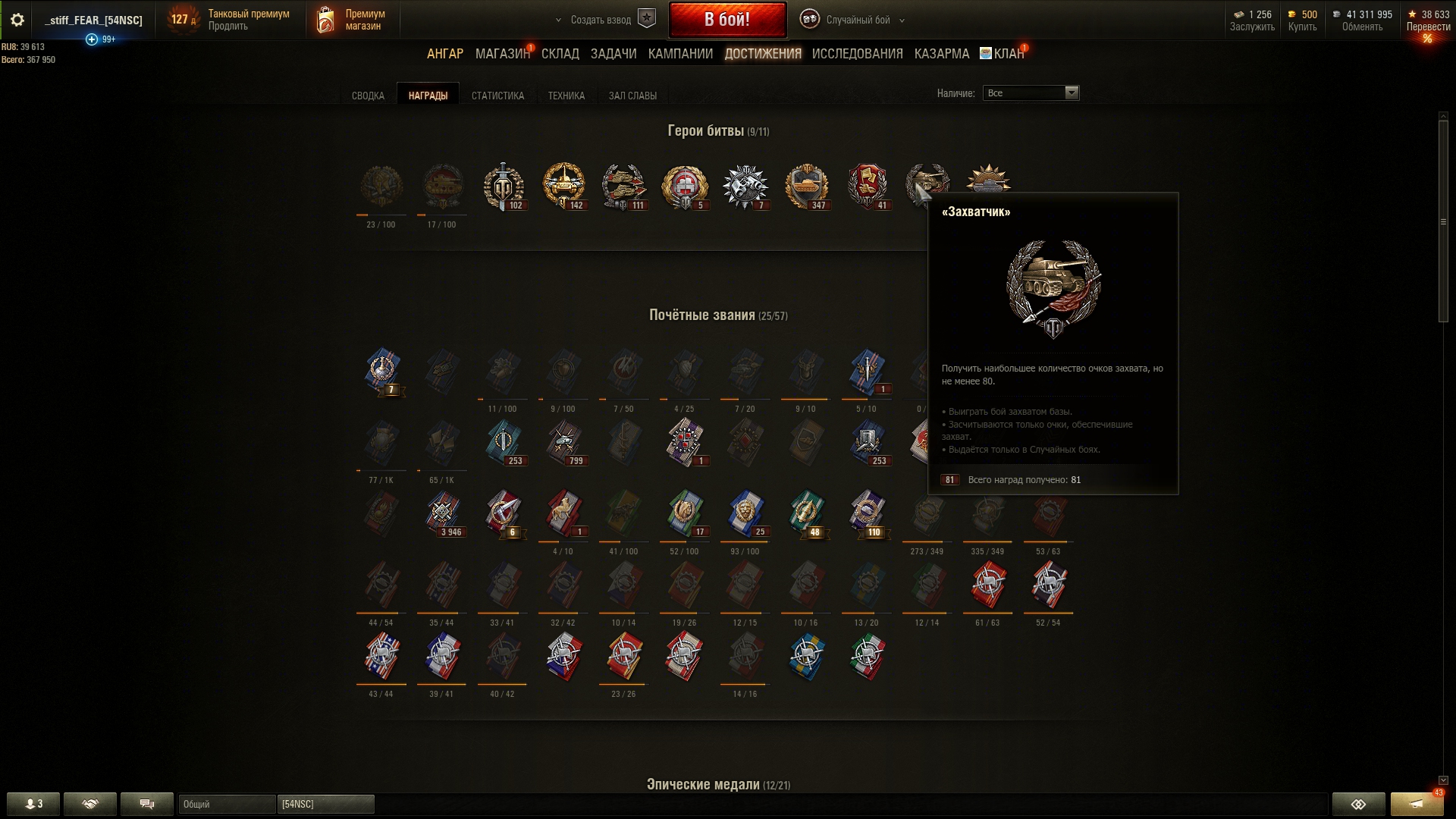Open the Наличие filter dropdown

click(1031, 93)
